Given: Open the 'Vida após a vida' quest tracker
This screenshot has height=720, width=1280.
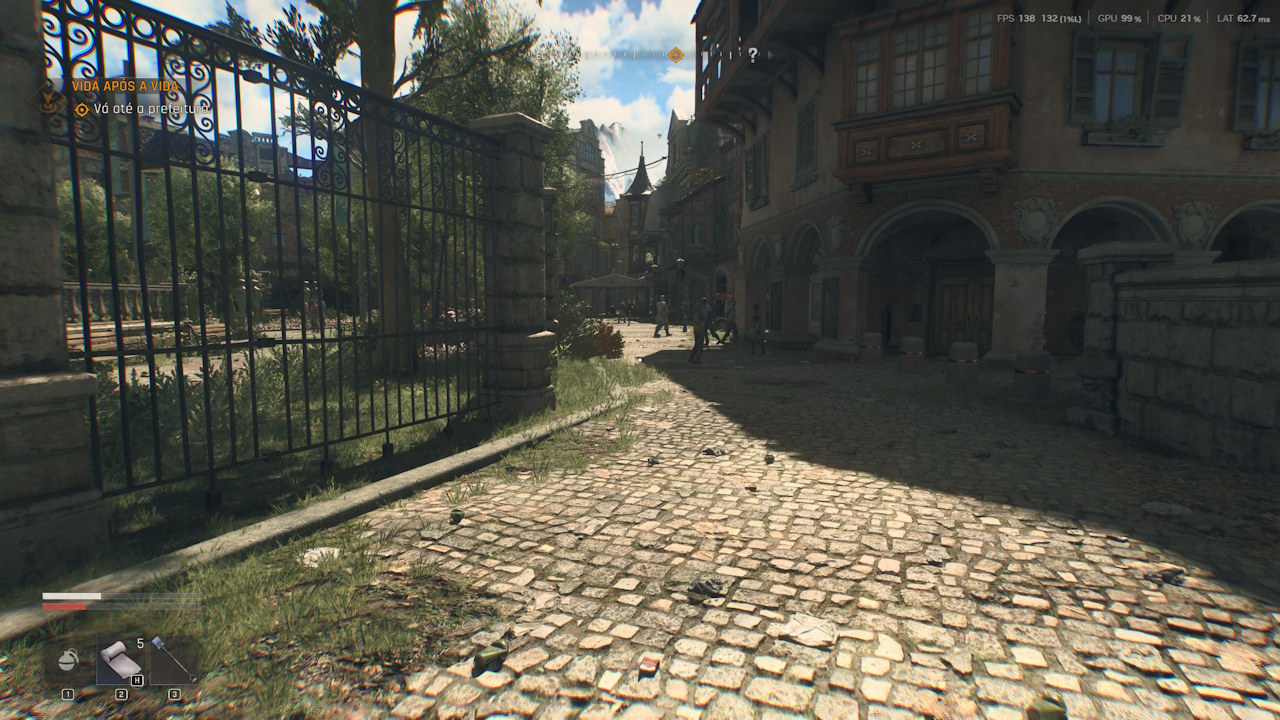Looking at the screenshot, I should [x=125, y=86].
